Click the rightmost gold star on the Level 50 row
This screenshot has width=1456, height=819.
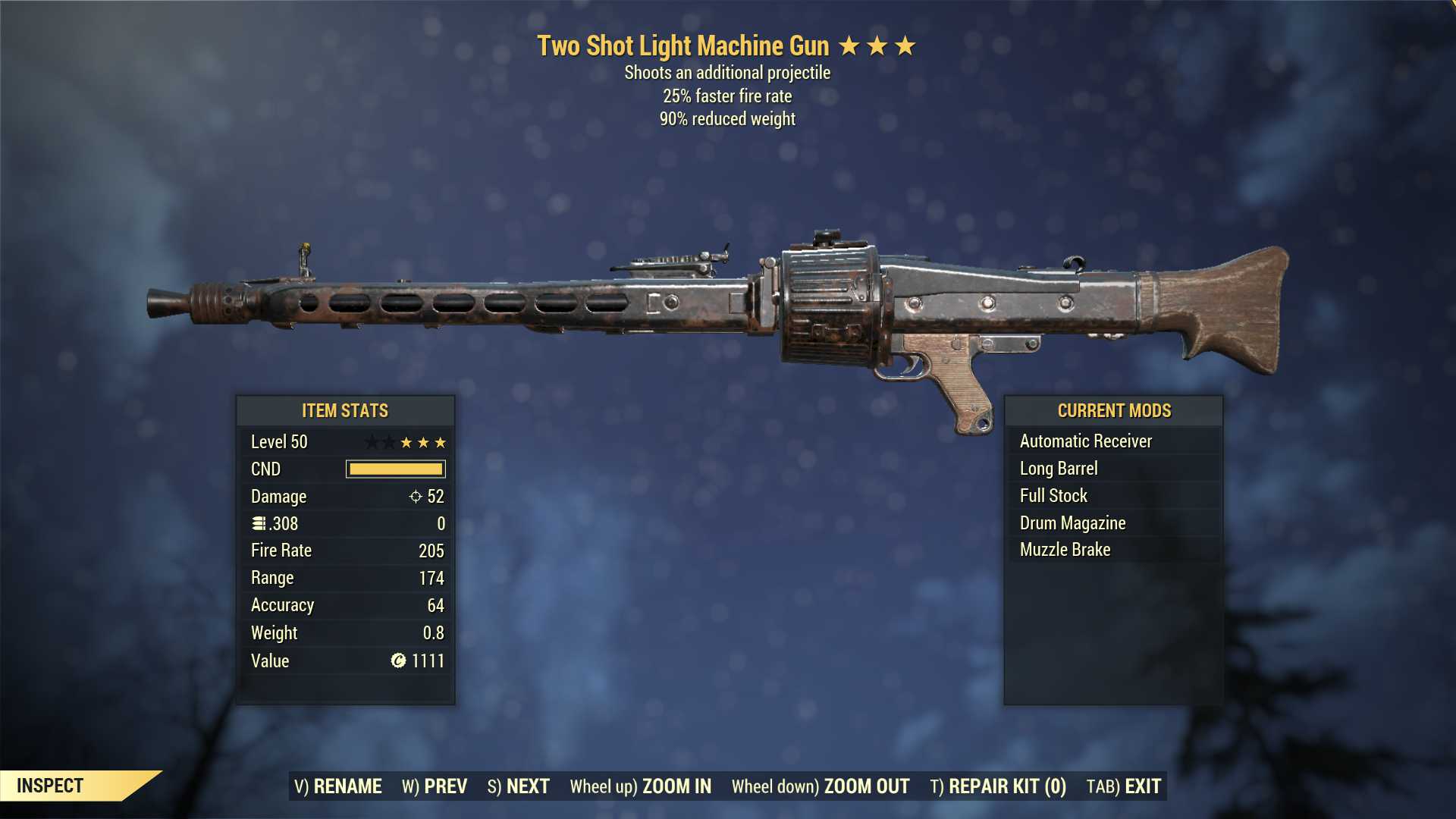click(442, 442)
